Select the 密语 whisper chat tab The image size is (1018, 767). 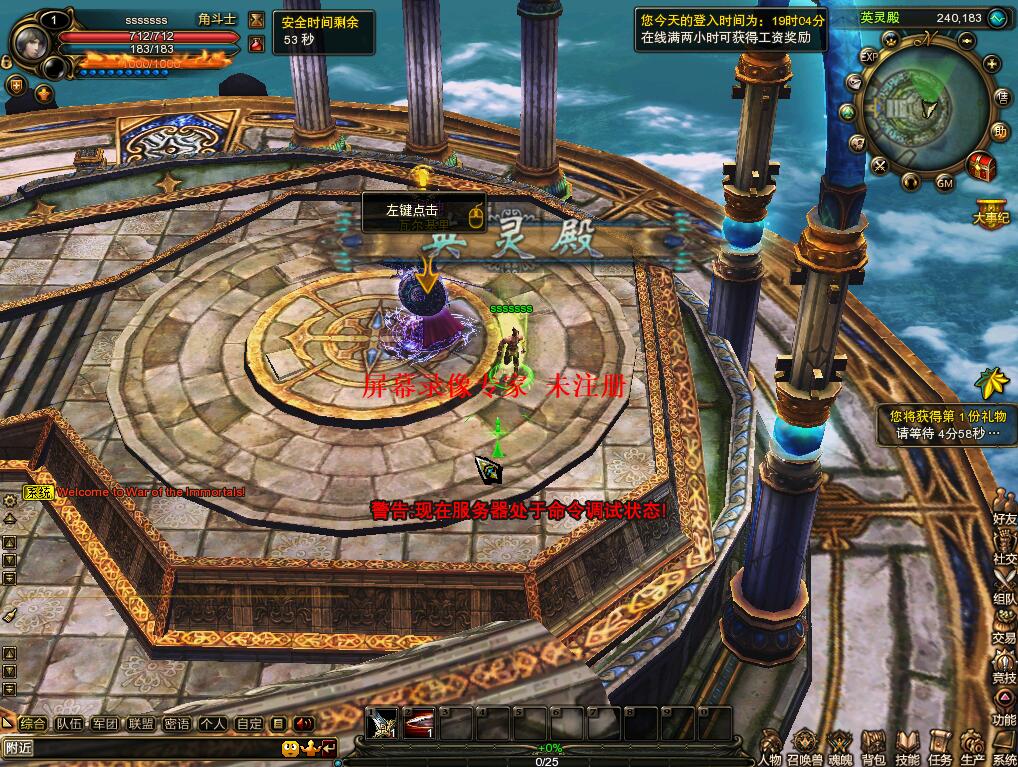tap(177, 724)
